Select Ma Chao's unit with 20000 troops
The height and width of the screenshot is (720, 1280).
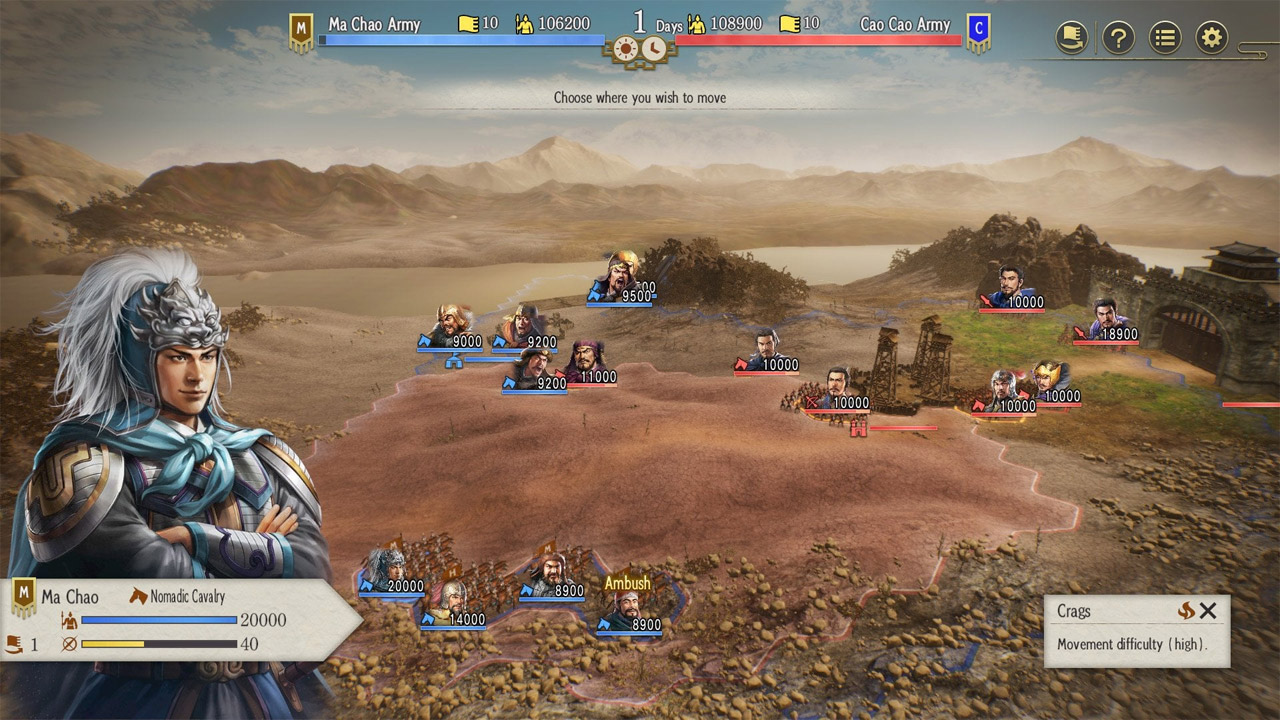click(385, 570)
